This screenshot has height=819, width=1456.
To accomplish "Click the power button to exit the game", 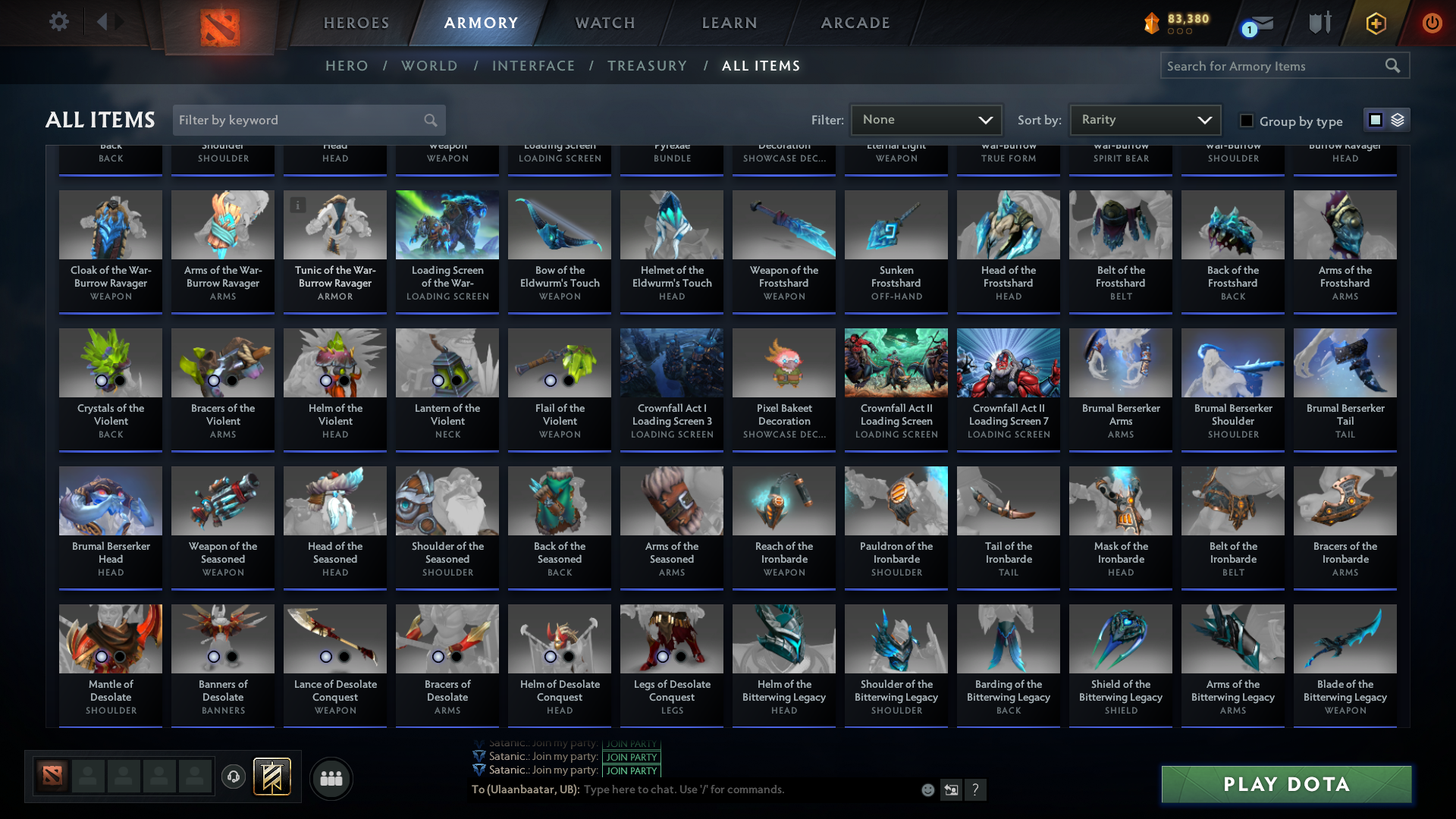I will click(x=1432, y=23).
